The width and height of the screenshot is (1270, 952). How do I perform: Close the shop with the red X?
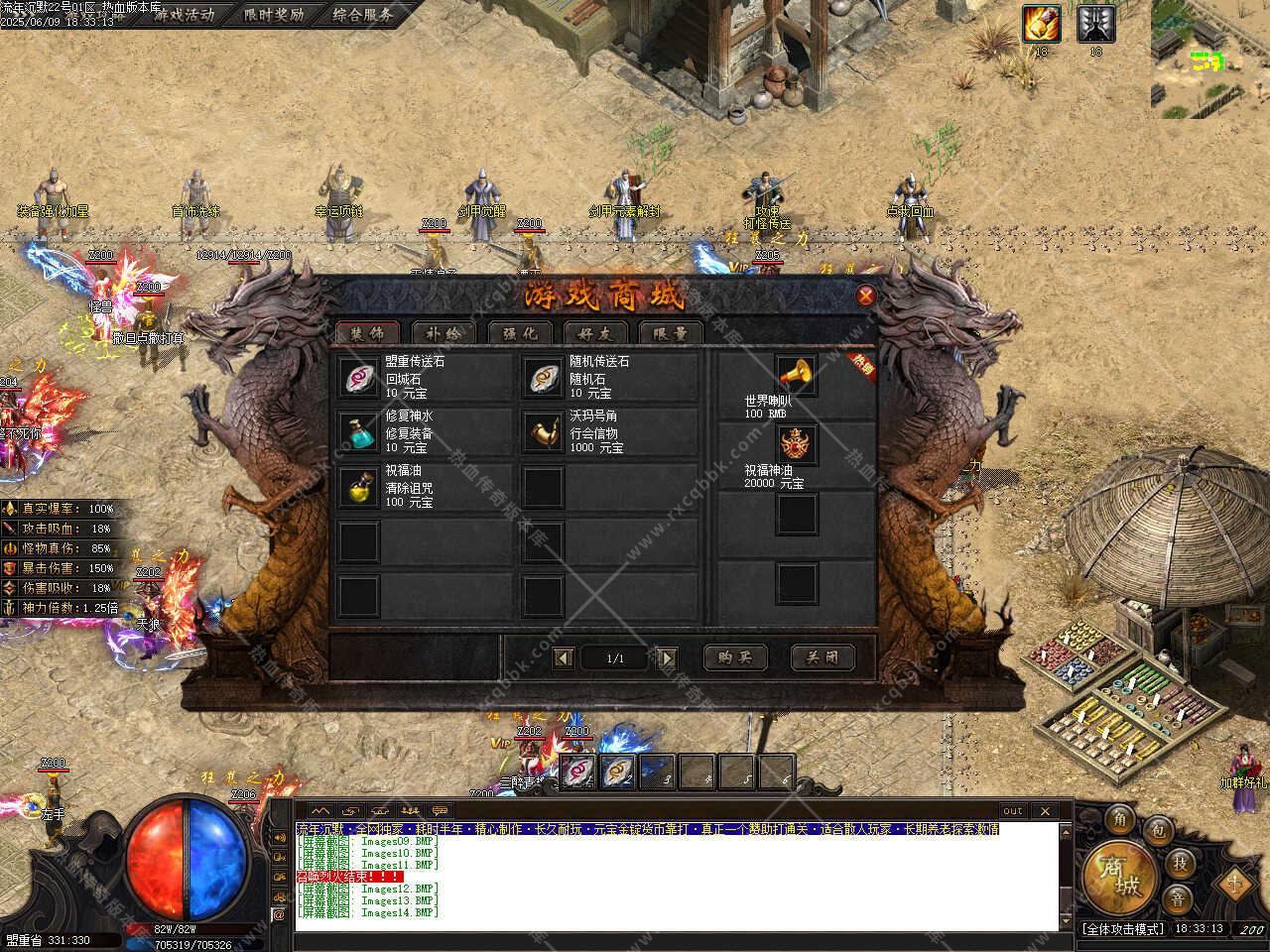click(x=865, y=296)
